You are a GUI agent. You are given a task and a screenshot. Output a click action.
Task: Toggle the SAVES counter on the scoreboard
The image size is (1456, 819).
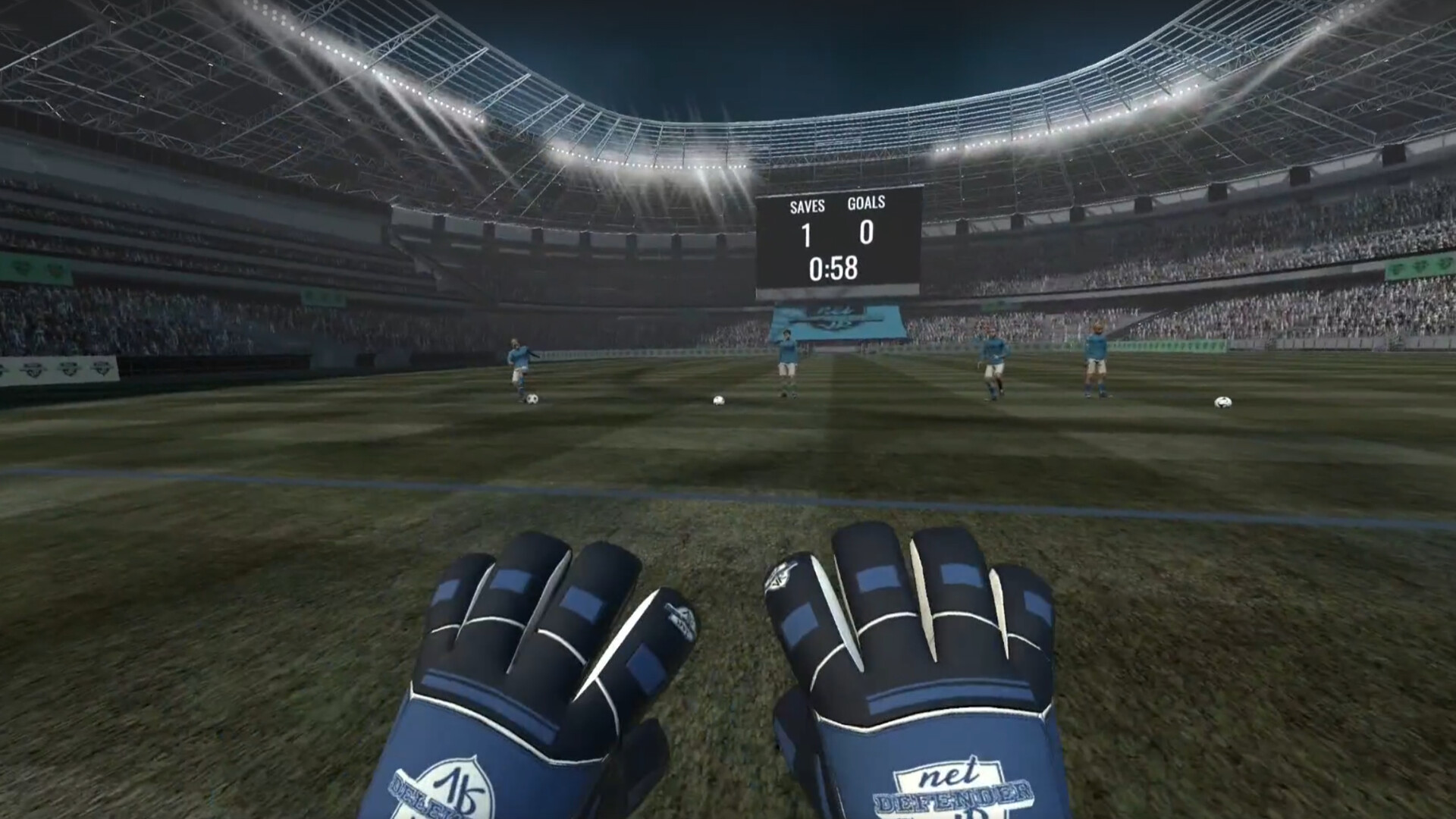coord(807,234)
